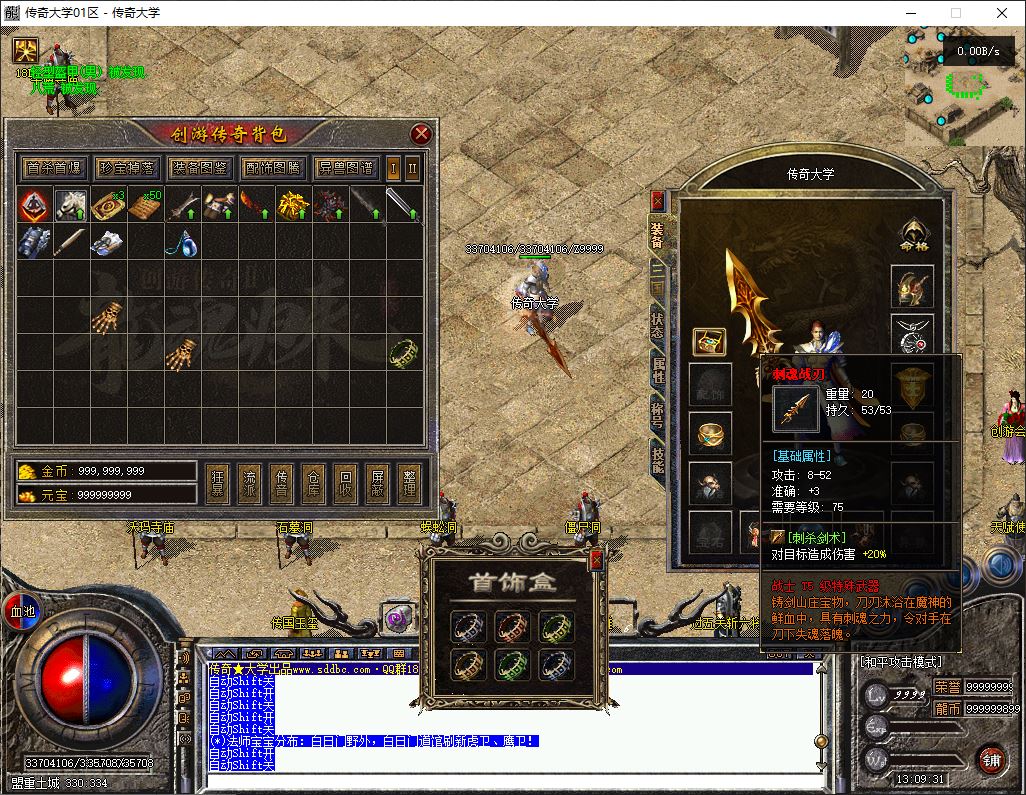Select the white horse item slot
Screen dimensions: 1026x795
70,206
